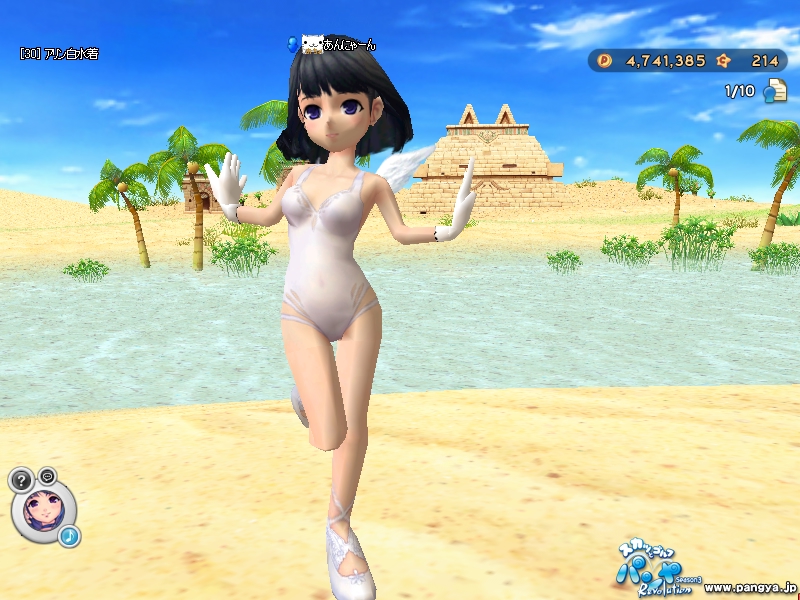Open the question mark help button
Image resolution: width=800 pixels, height=600 pixels.
[x=22, y=479]
